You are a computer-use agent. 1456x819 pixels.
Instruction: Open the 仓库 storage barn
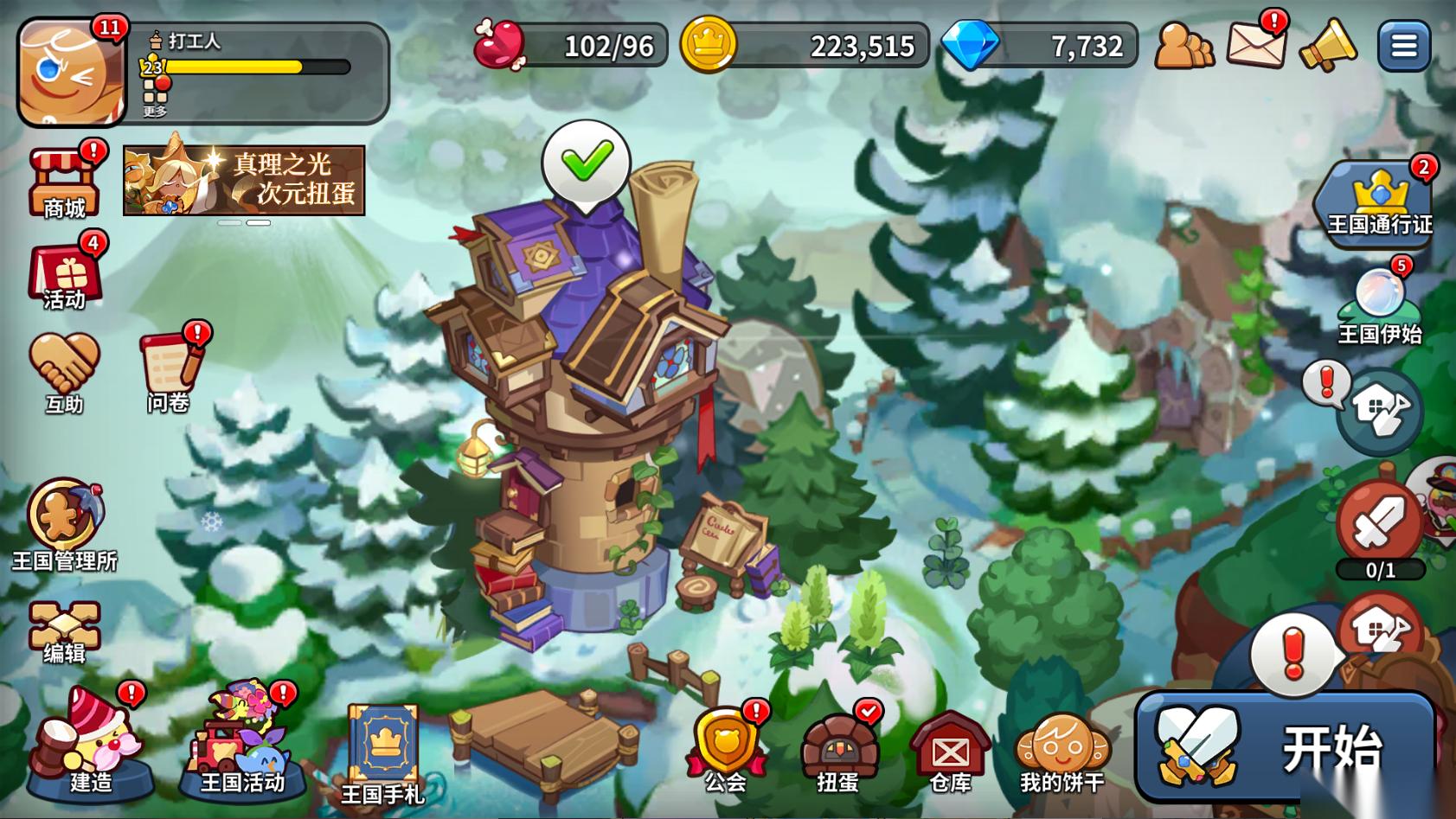coord(949,752)
